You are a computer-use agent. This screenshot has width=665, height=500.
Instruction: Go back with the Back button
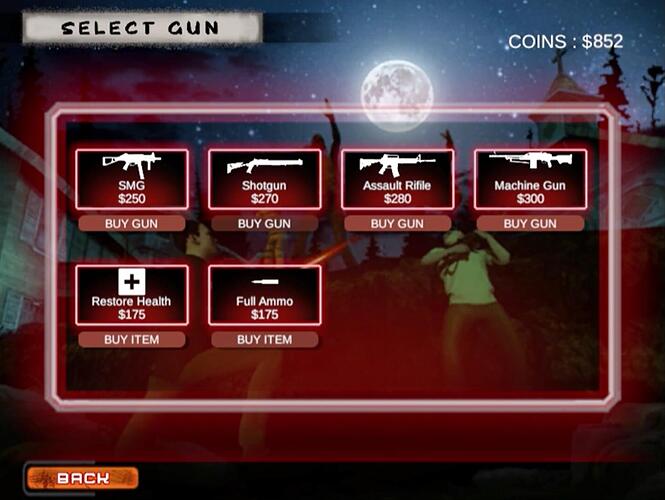pyautogui.click(x=82, y=478)
